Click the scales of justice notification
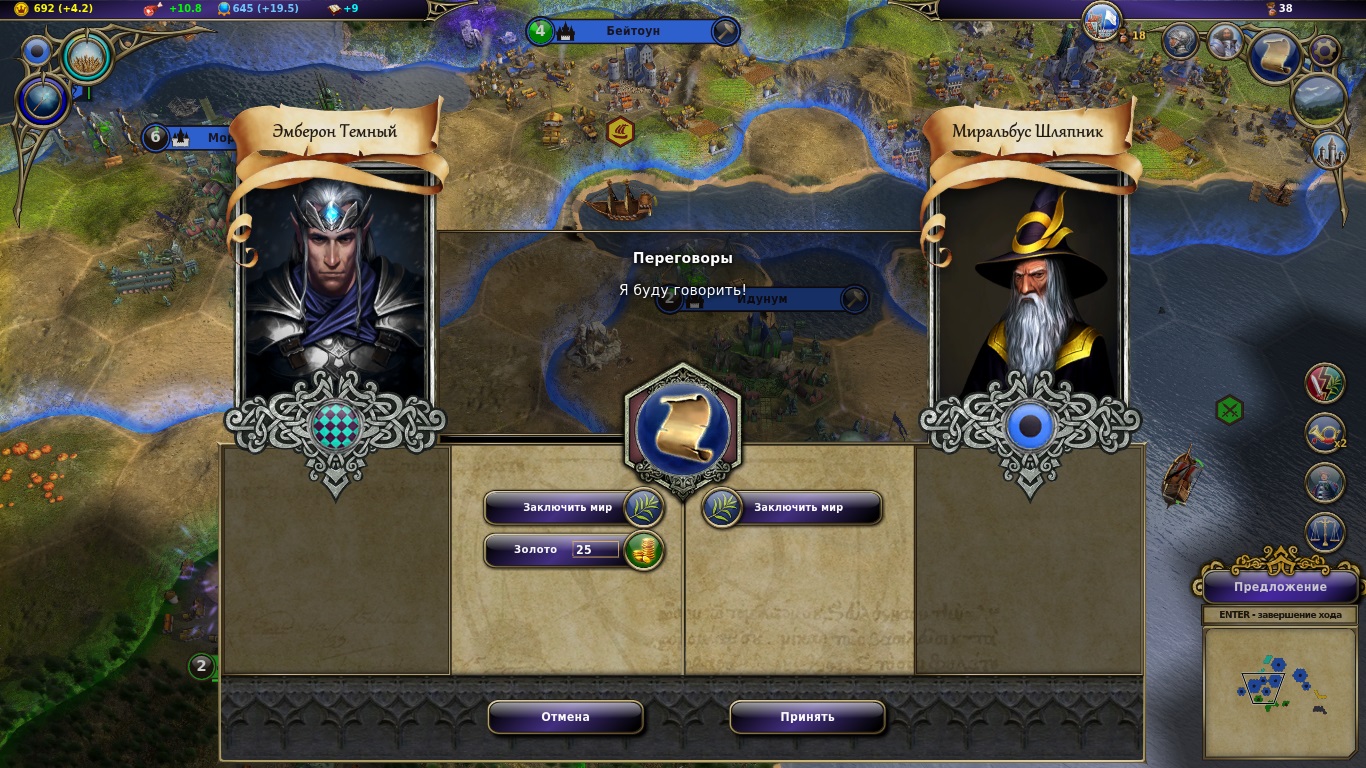Image resolution: width=1366 pixels, height=768 pixels. point(1325,530)
